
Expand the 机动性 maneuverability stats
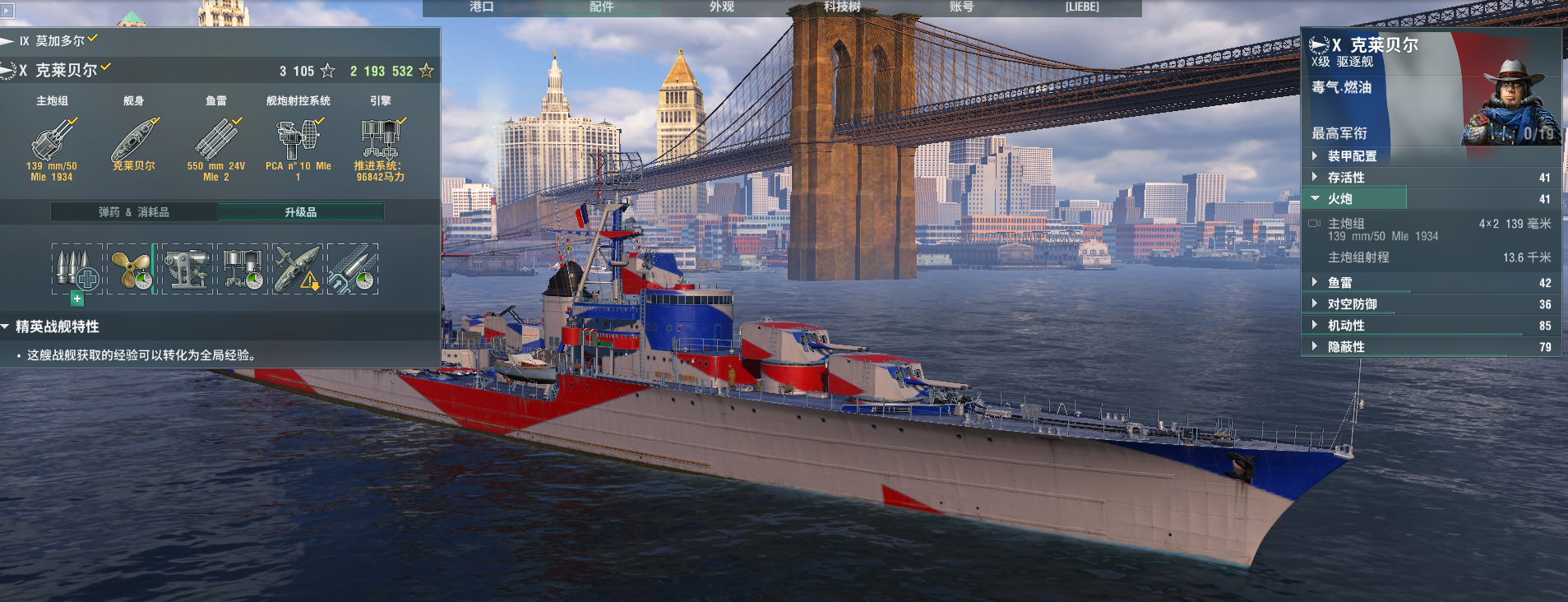click(x=1346, y=326)
